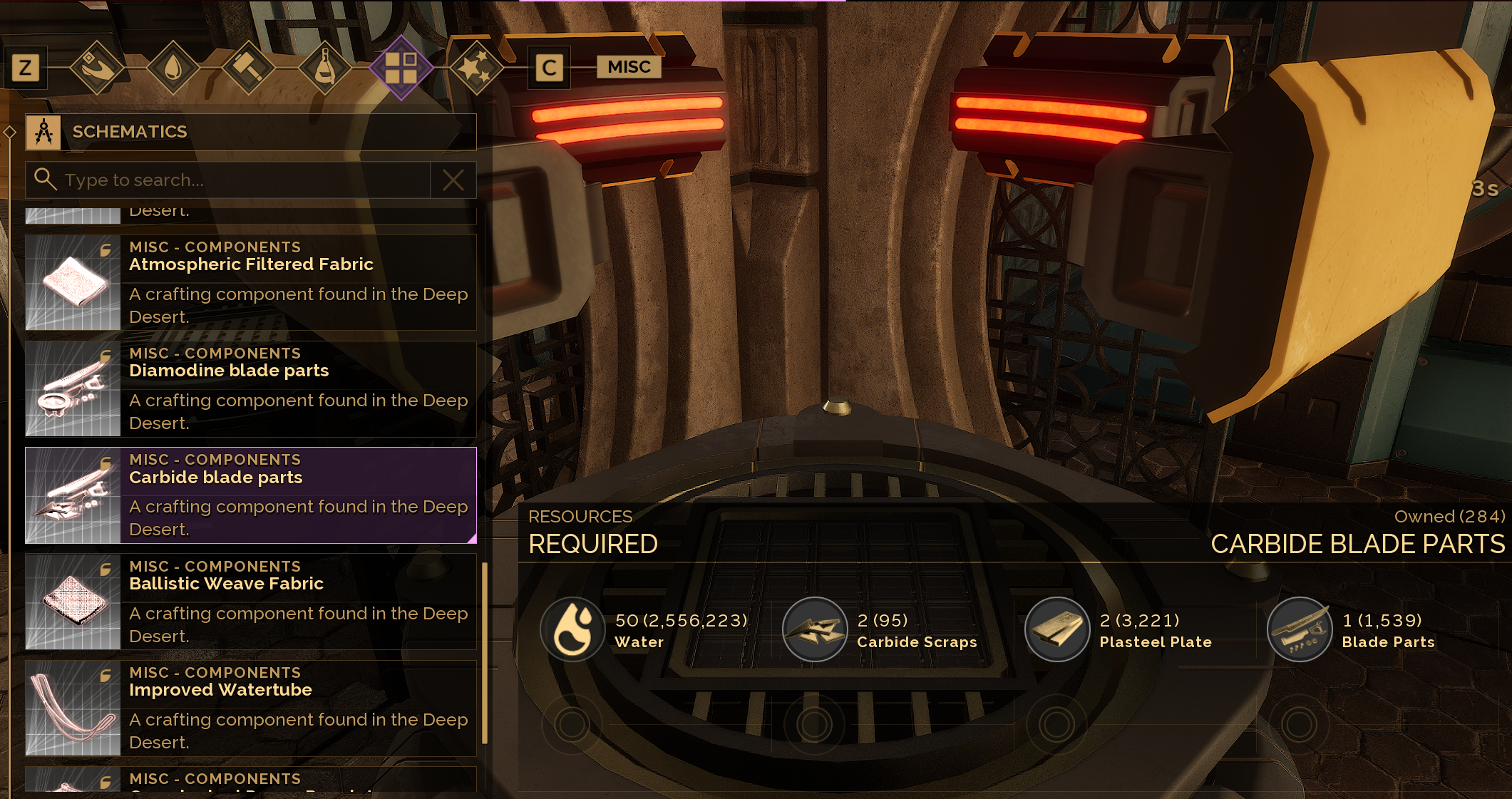
Task: Open the water droplet category tab
Action: 173,68
